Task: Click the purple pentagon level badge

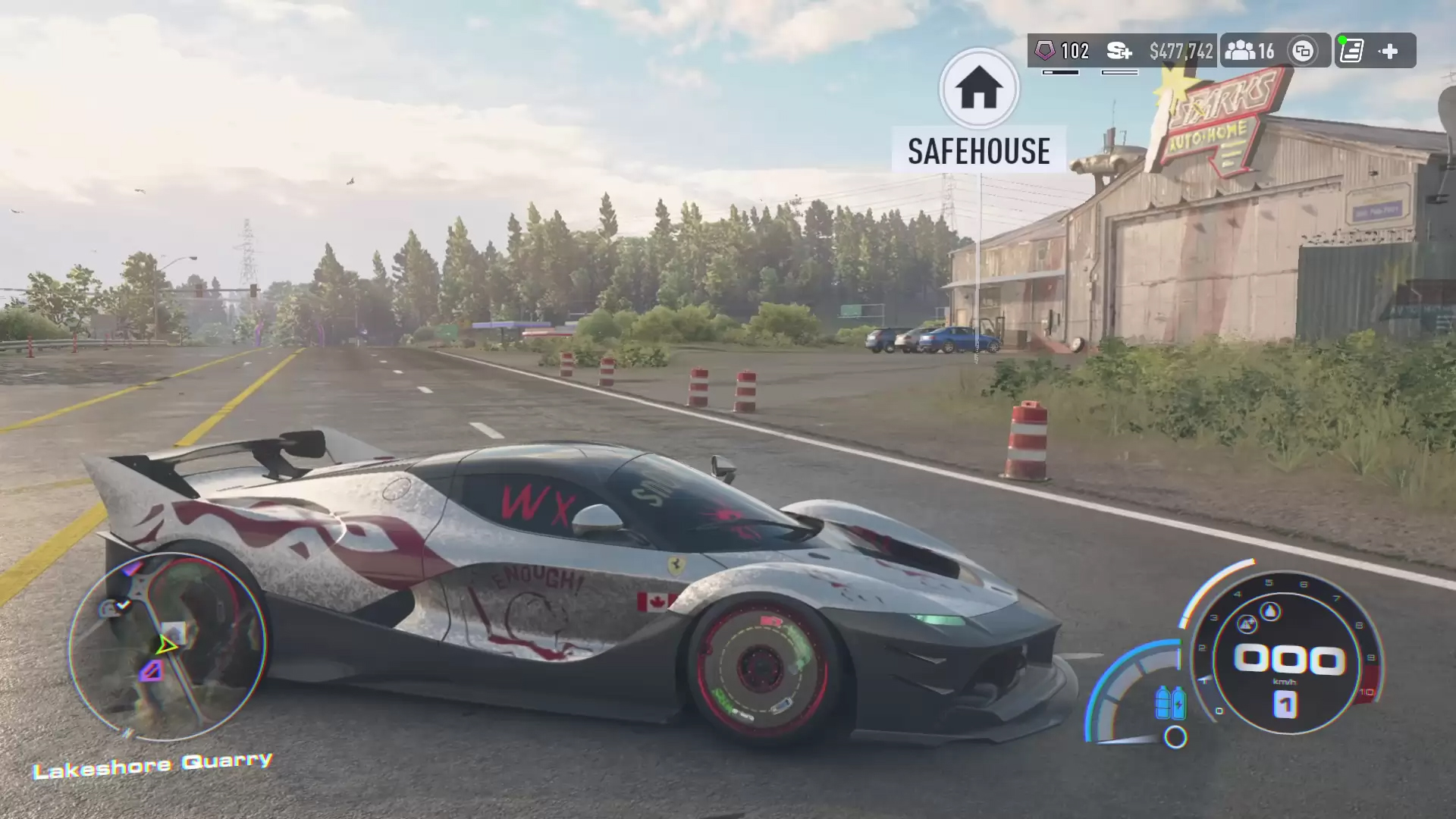Action: pyautogui.click(x=1045, y=51)
